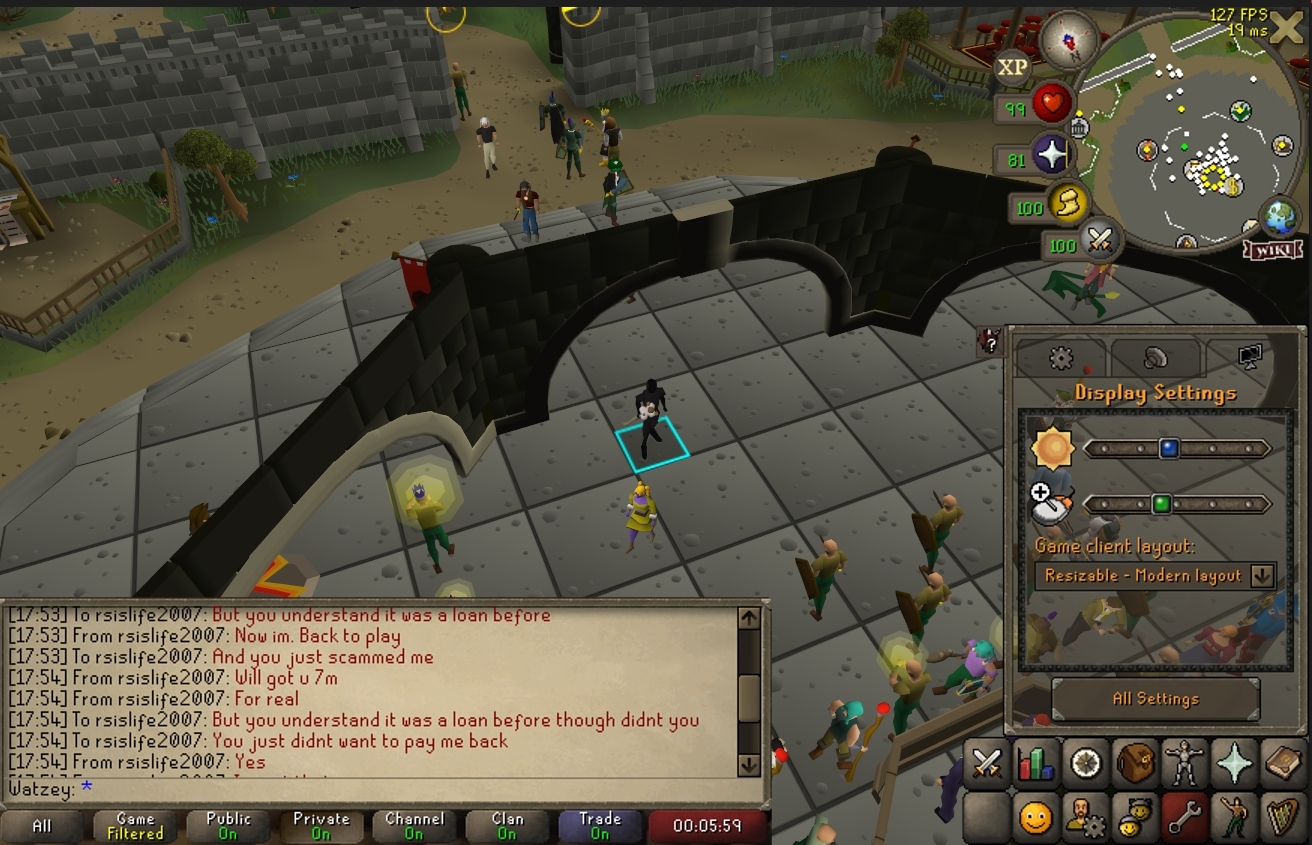Adjust the screen brightness slider
This screenshot has width=1312, height=845.
pyautogui.click(x=1168, y=449)
